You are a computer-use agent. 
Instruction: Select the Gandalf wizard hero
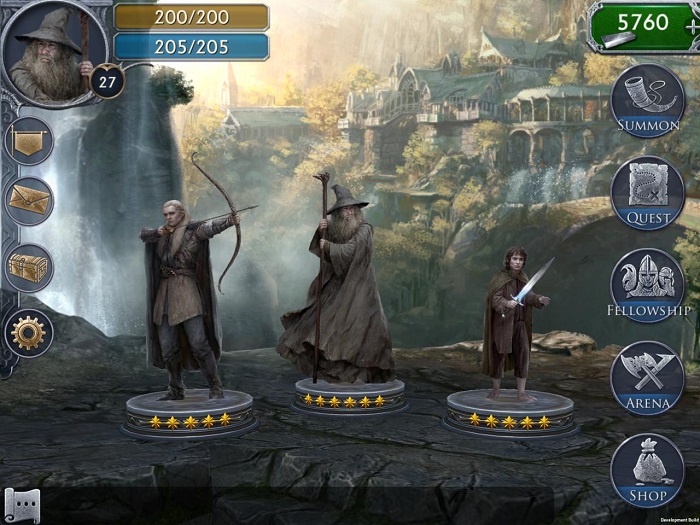click(338, 285)
